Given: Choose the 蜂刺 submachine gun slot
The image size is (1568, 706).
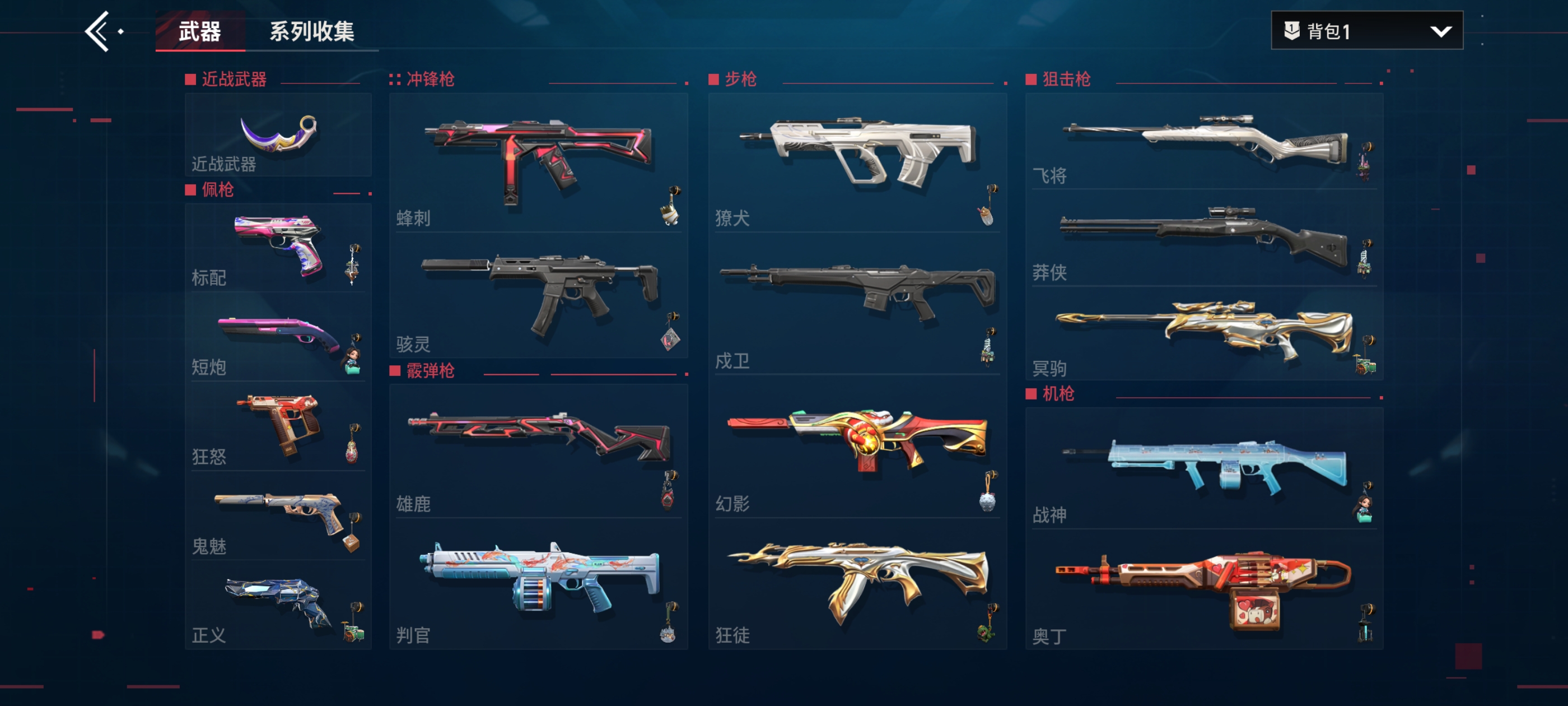Looking at the screenshot, I should (538, 162).
